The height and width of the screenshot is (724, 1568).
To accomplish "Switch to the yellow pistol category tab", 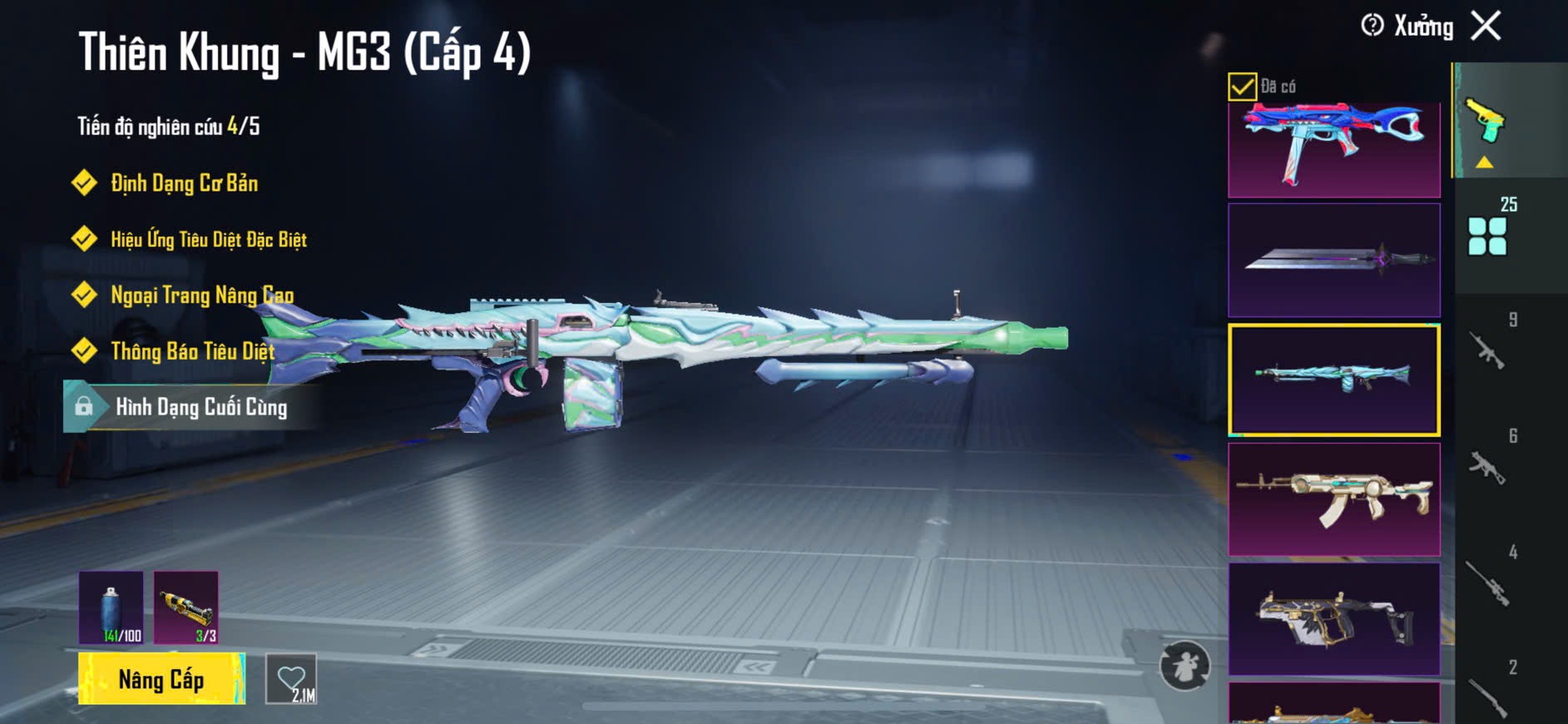I will coord(1486,123).
